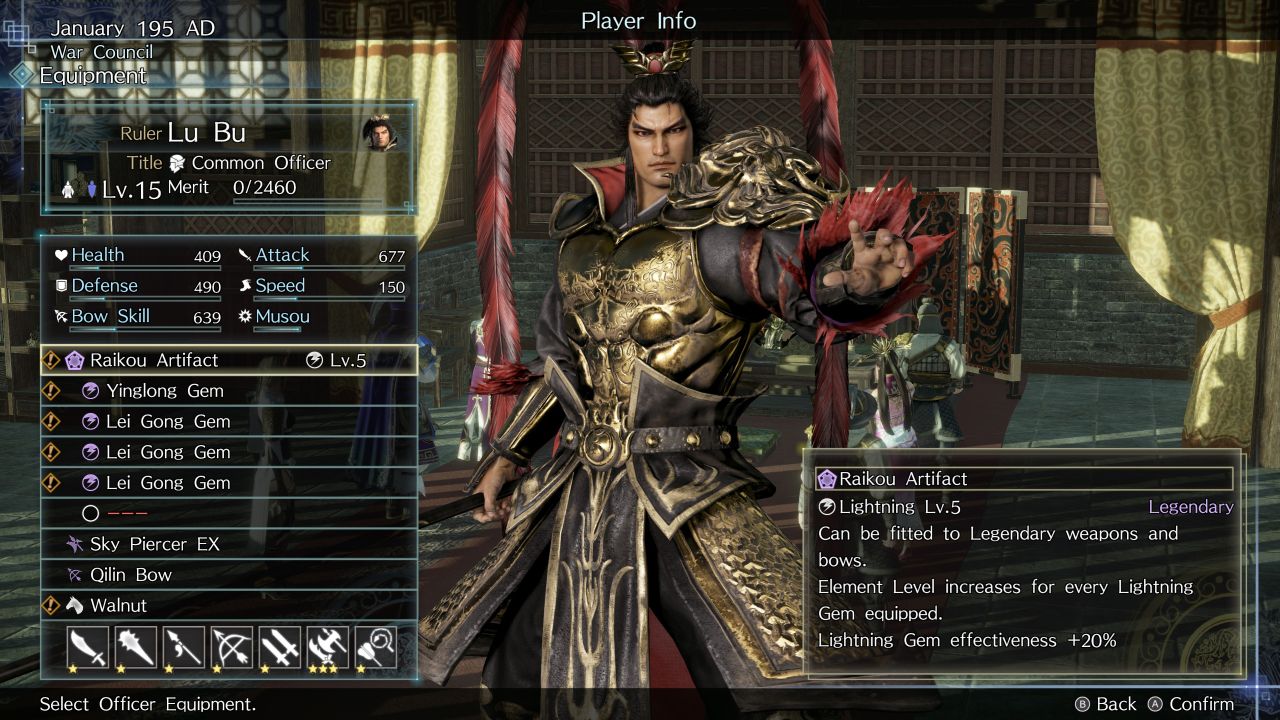The width and height of the screenshot is (1280, 720).
Task: Click the three-star halberd weapon icon
Action: (x=328, y=647)
